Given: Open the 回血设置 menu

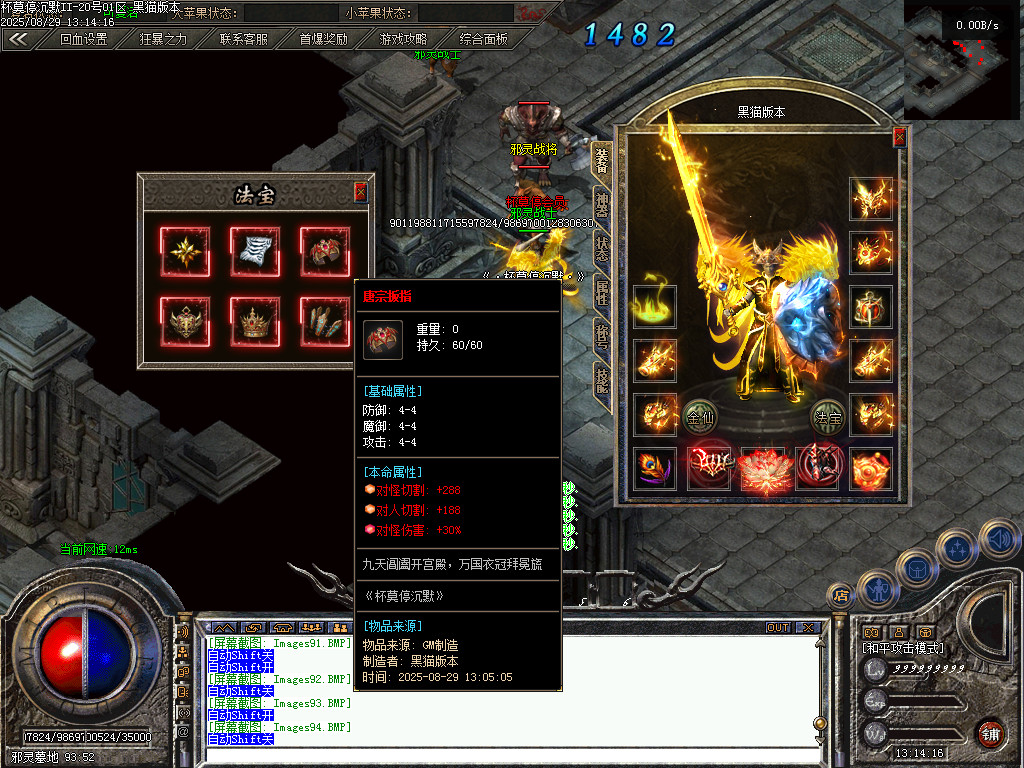Looking at the screenshot, I should coord(83,39).
